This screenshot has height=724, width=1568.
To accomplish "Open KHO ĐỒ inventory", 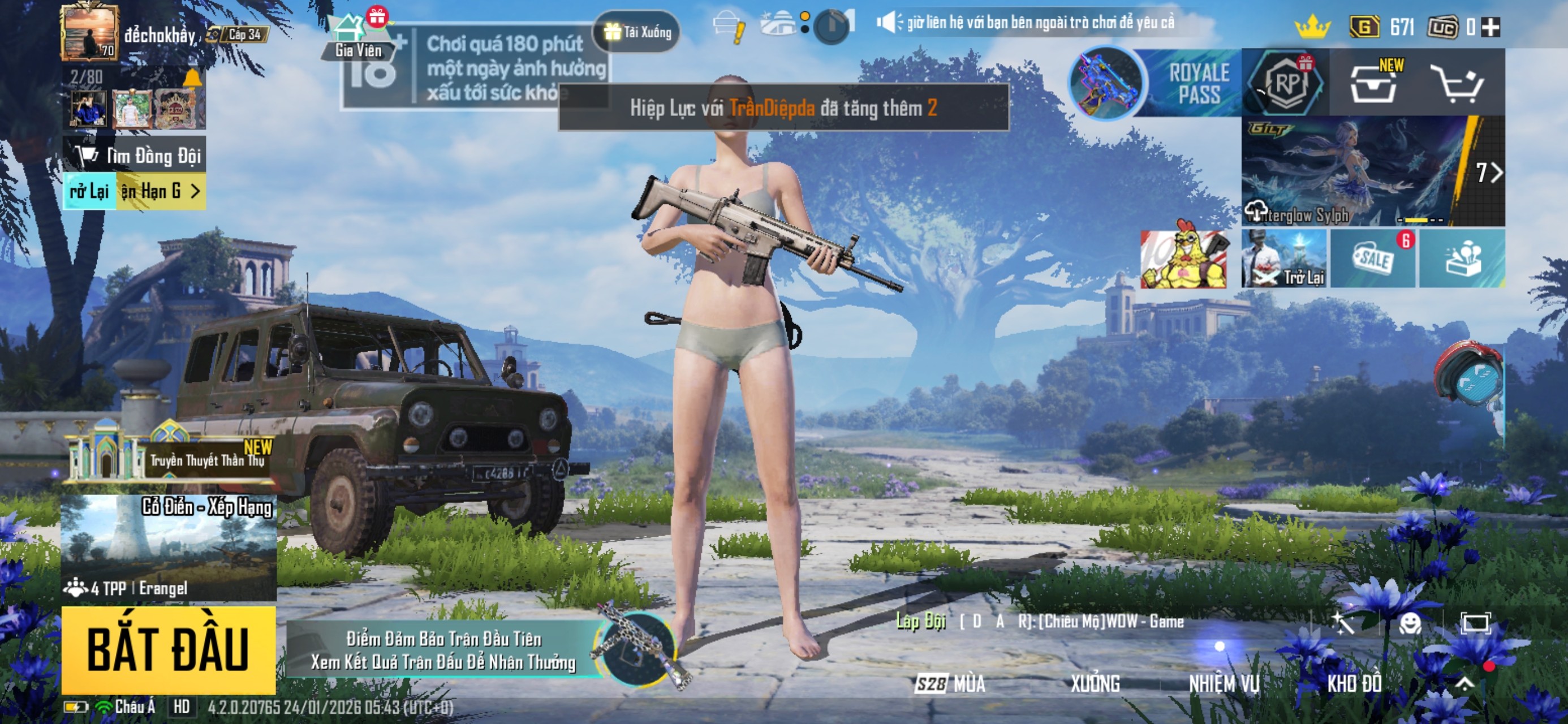I will (x=1354, y=684).
